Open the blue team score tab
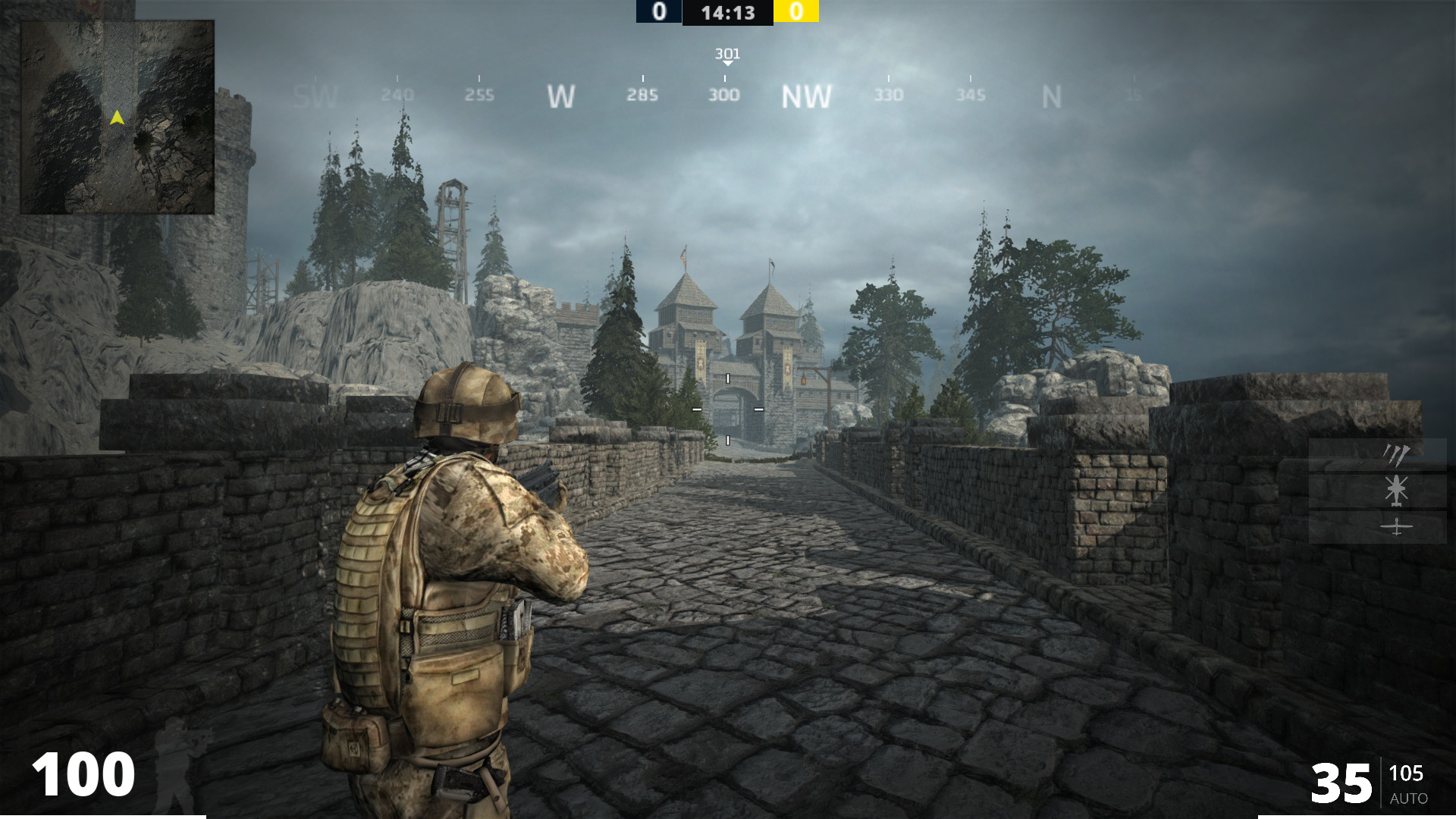The width and height of the screenshot is (1456, 819). [658, 12]
